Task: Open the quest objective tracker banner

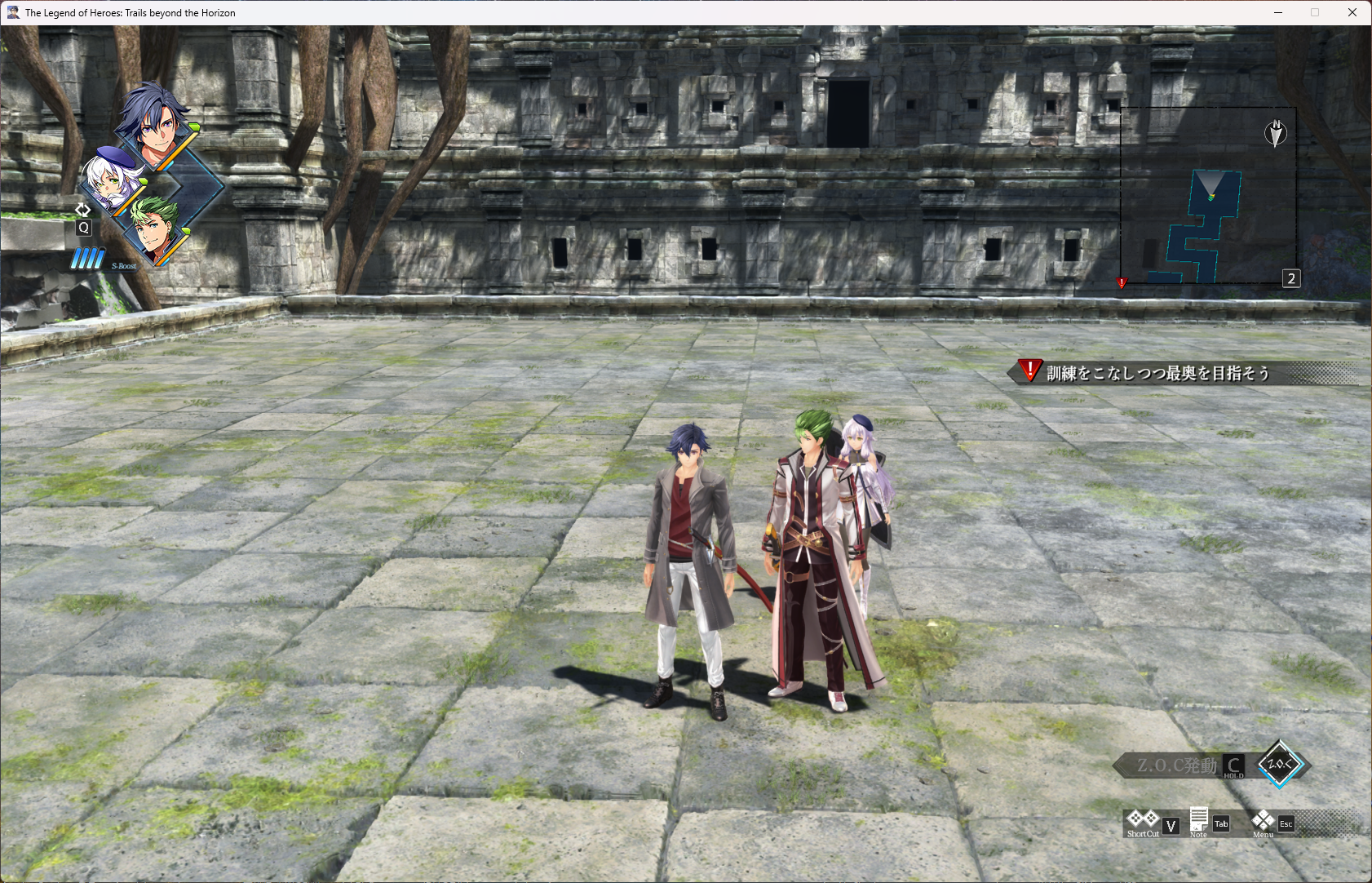Action: pyautogui.click(x=1157, y=373)
